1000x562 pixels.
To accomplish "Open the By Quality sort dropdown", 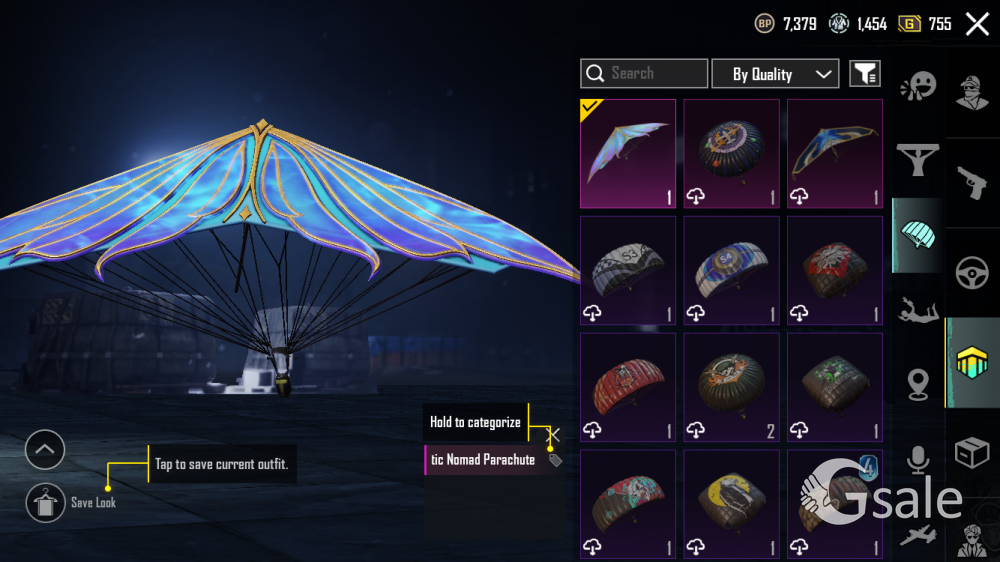I will coord(775,74).
